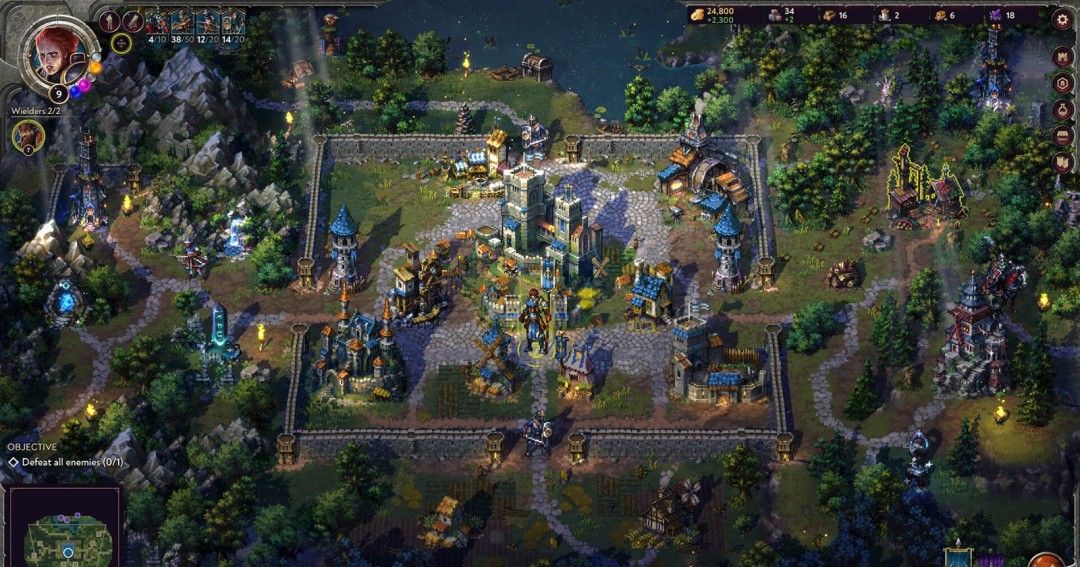1080x567 pixels.
Task: Click the hexagon icon button
Action: 1063,83
